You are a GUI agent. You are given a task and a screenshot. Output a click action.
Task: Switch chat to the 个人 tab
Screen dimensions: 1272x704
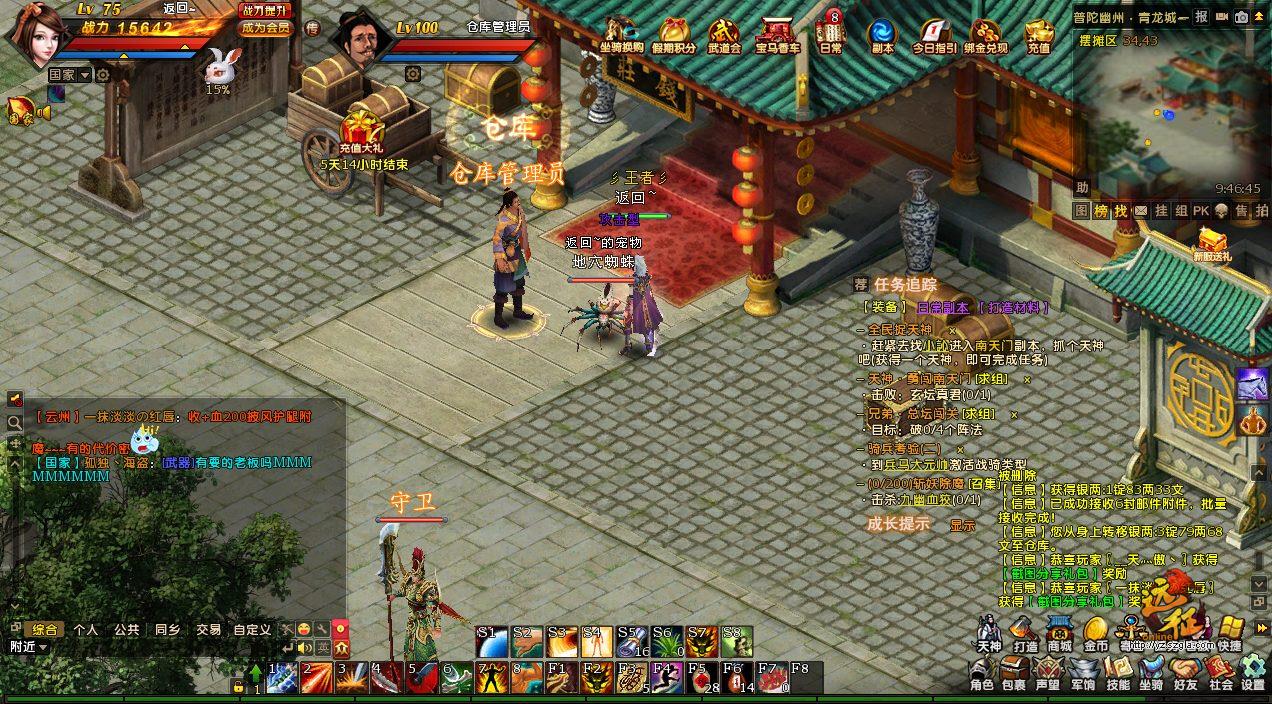point(86,630)
